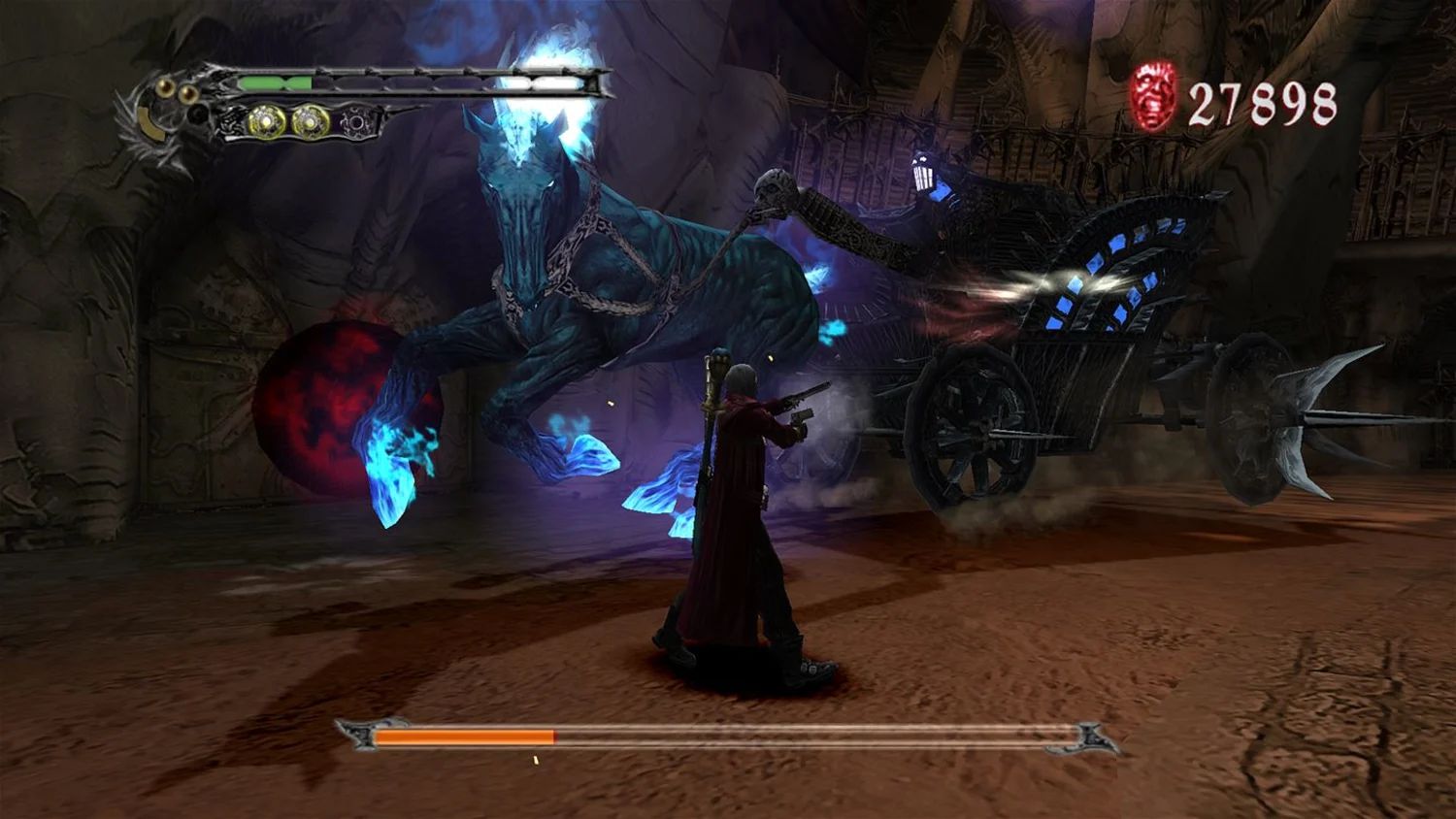Toggle the green Devil Trigger segment
Screen dimensions: 1456x819
275,82
